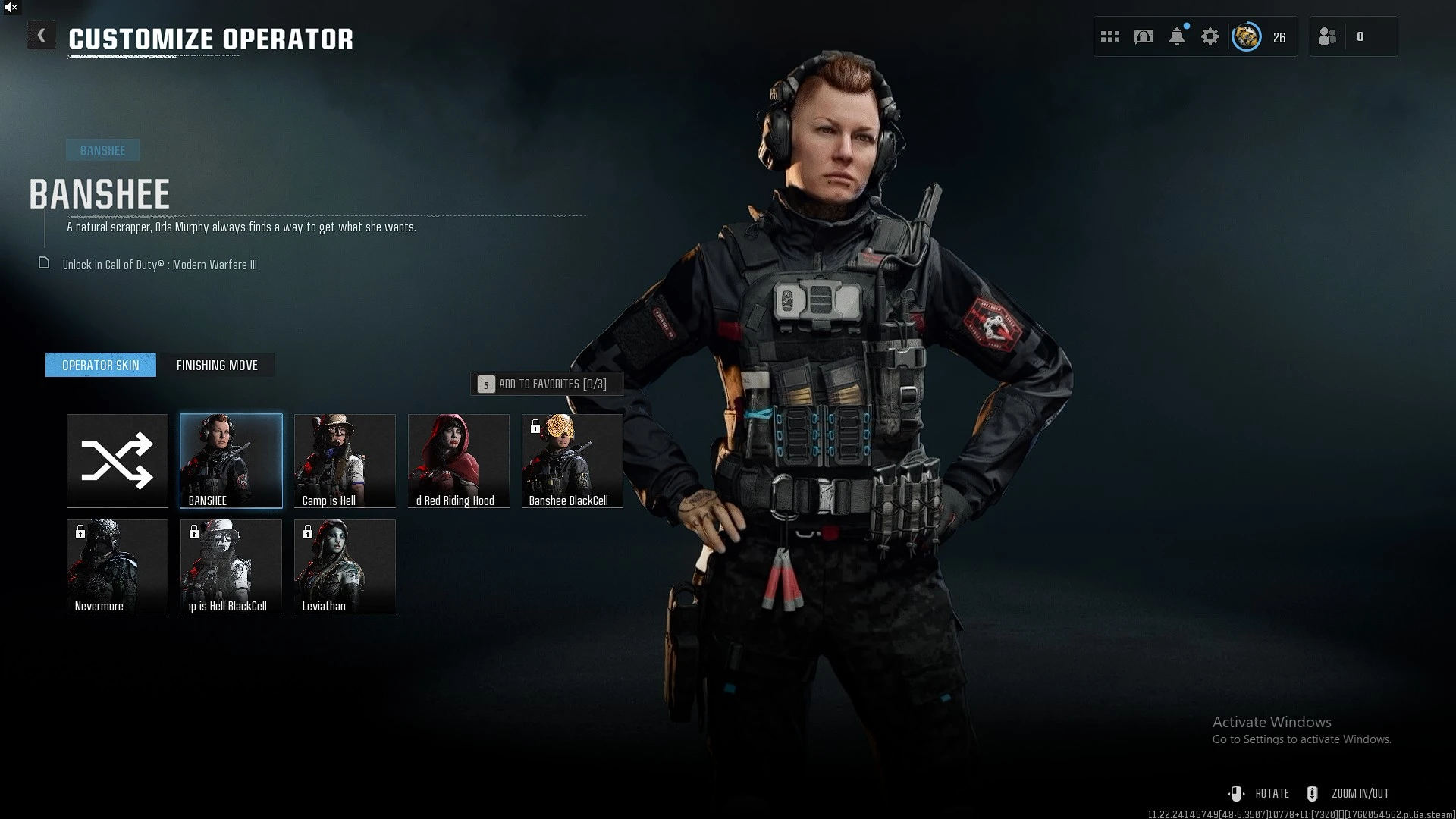Switch to the Finishing Move tab
This screenshot has width=1456, height=819.
pyautogui.click(x=217, y=366)
